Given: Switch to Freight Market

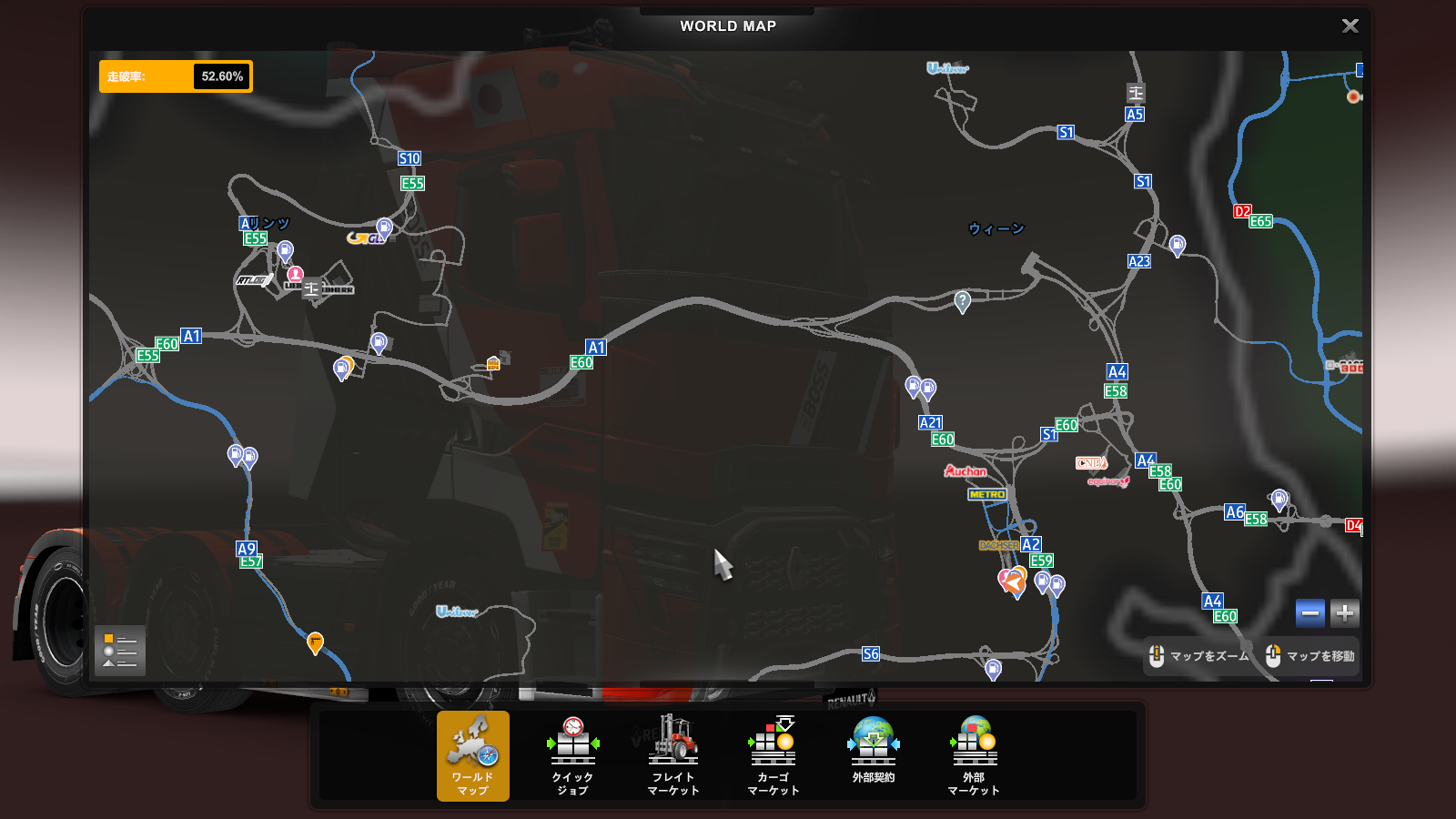Looking at the screenshot, I should pyautogui.click(x=673, y=755).
